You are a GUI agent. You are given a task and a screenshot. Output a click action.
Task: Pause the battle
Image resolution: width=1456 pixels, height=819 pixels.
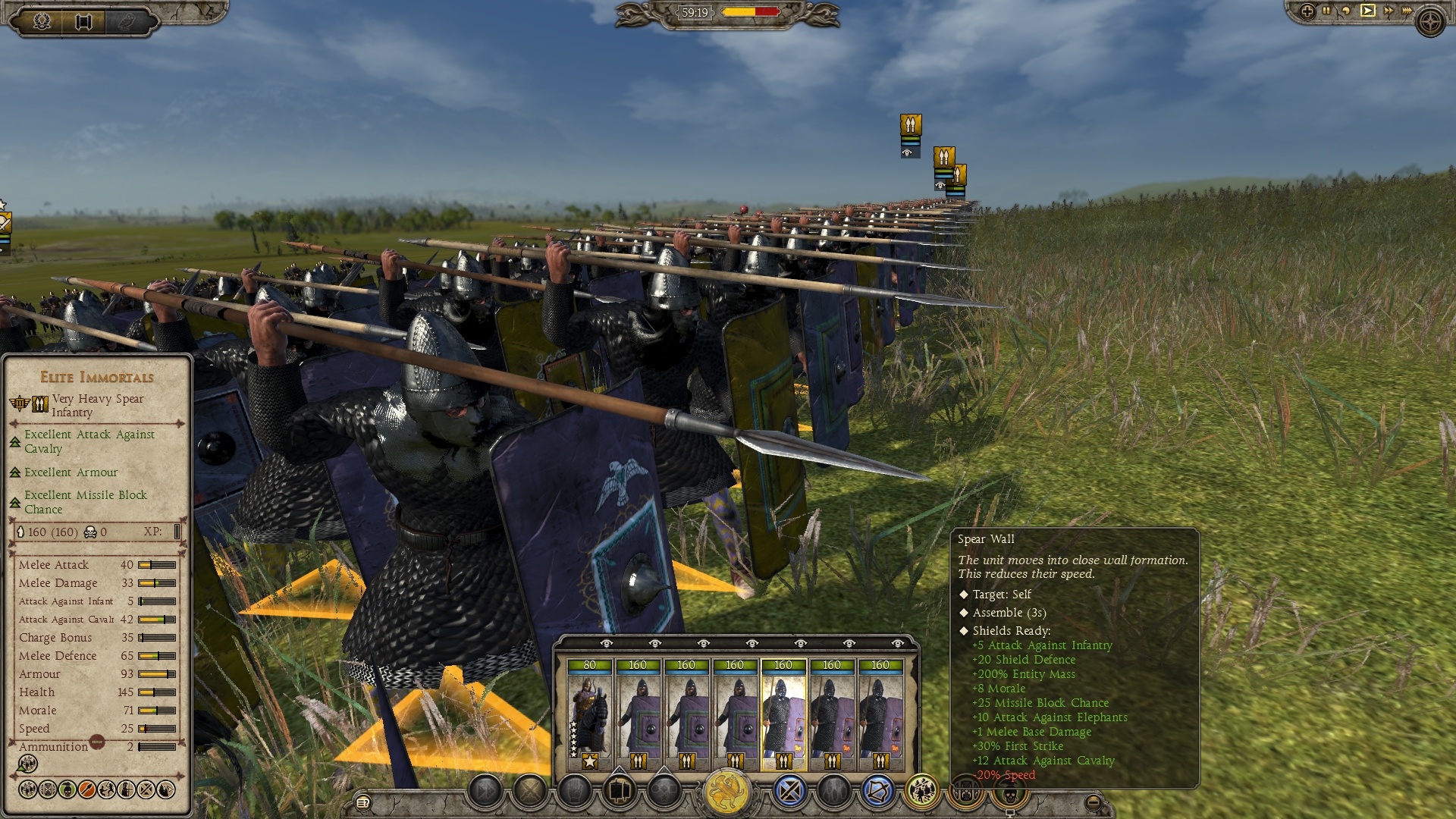tap(1326, 11)
